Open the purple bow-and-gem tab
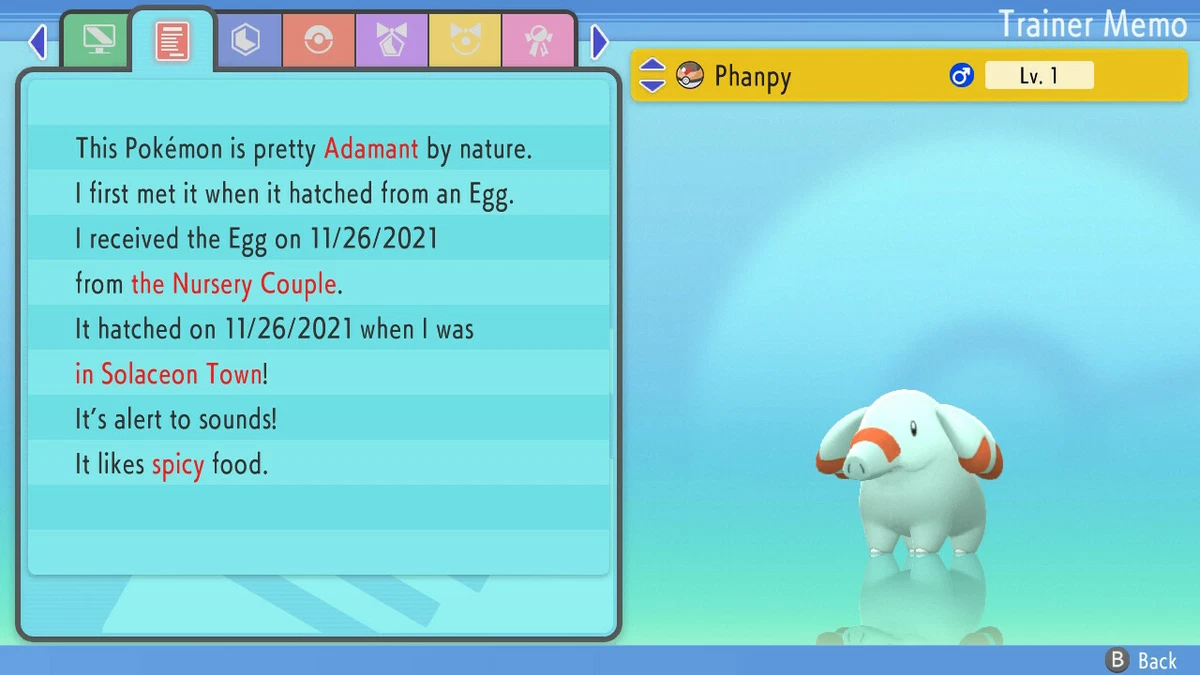This screenshot has width=1200, height=675. point(392,41)
